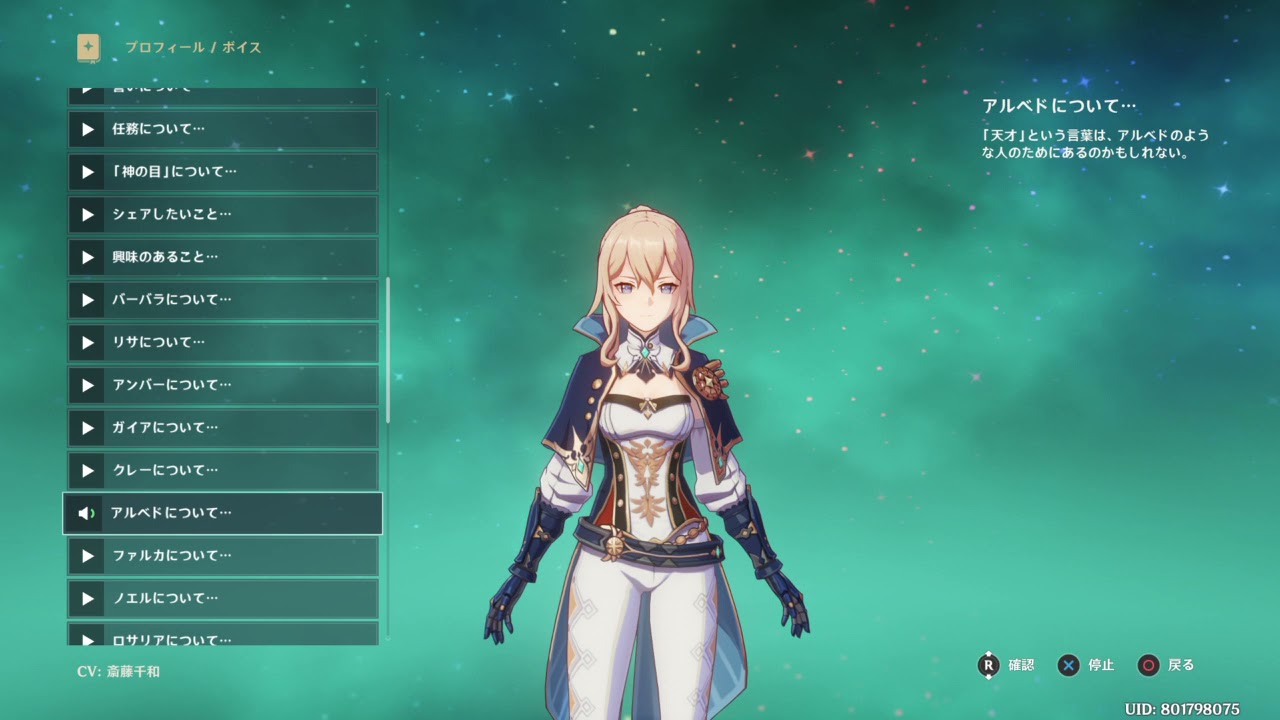Choose the ガイアについて voice entry

coord(222,427)
